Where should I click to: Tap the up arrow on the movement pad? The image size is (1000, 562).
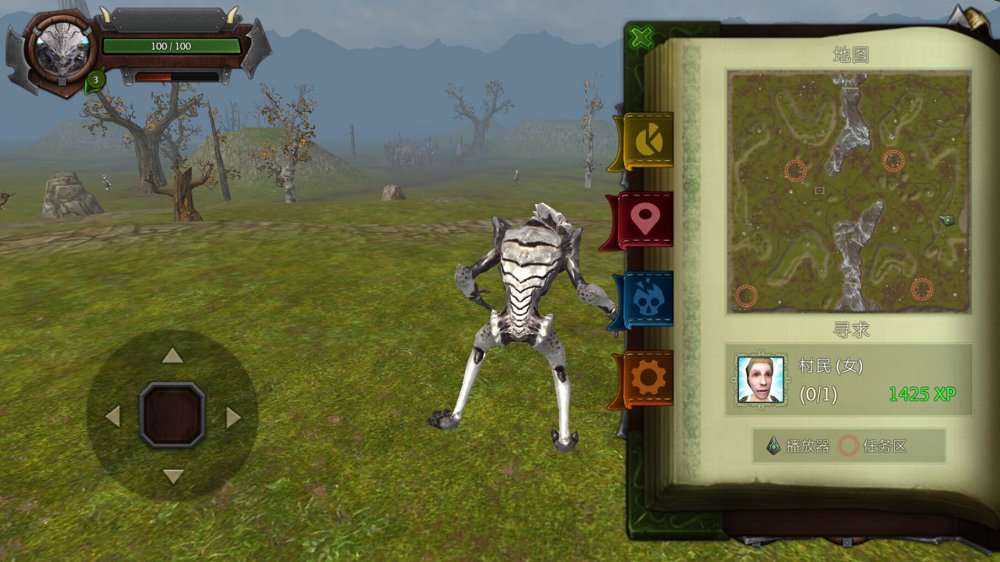pos(173,356)
